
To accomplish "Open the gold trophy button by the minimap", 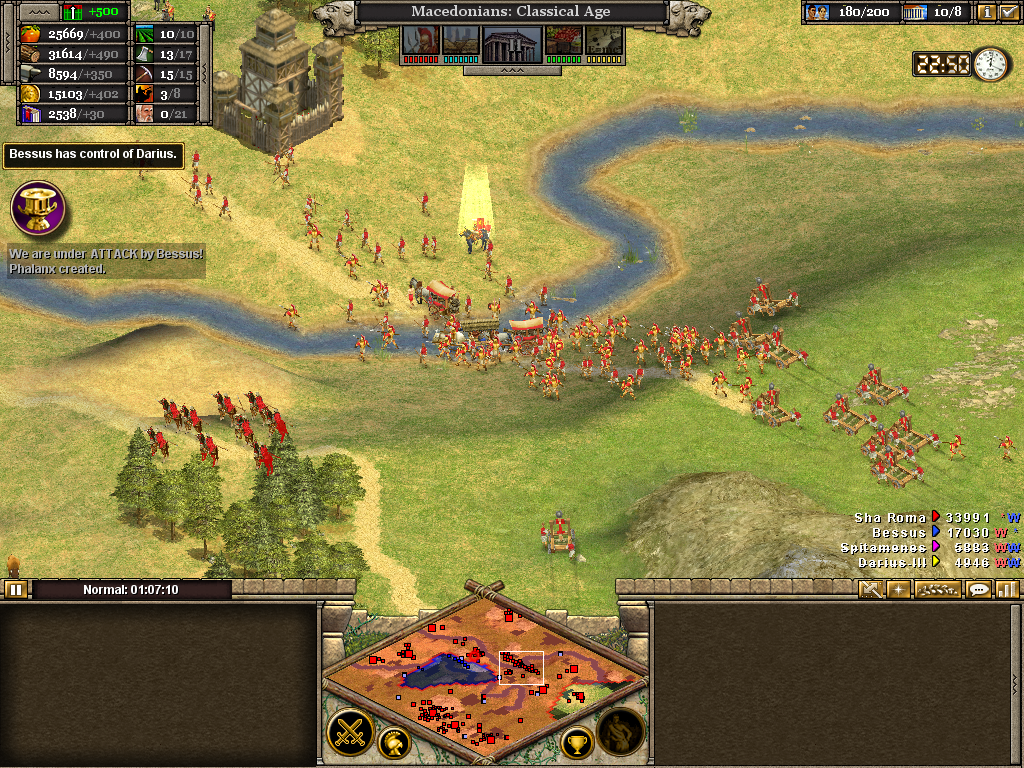I will (577, 742).
